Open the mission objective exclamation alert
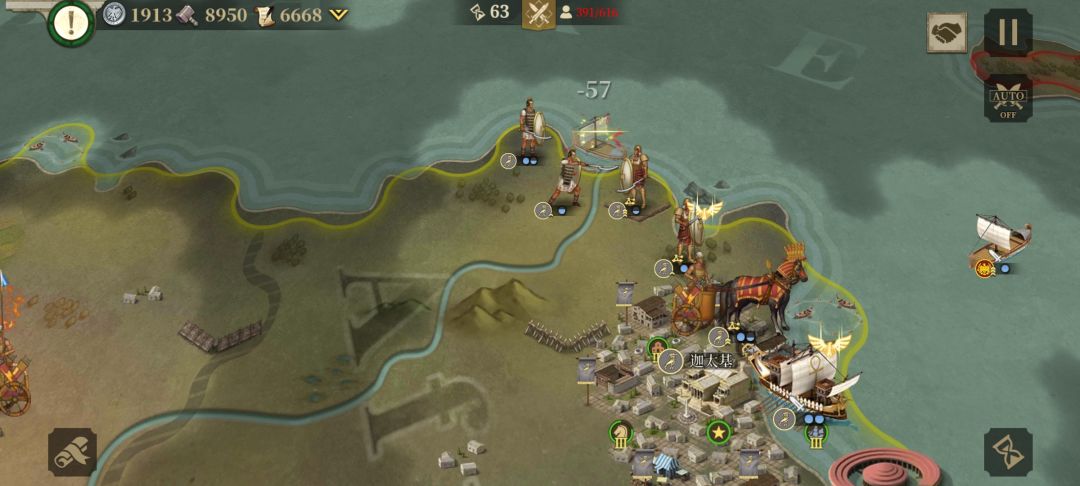The image size is (1080, 486). coord(70,24)
